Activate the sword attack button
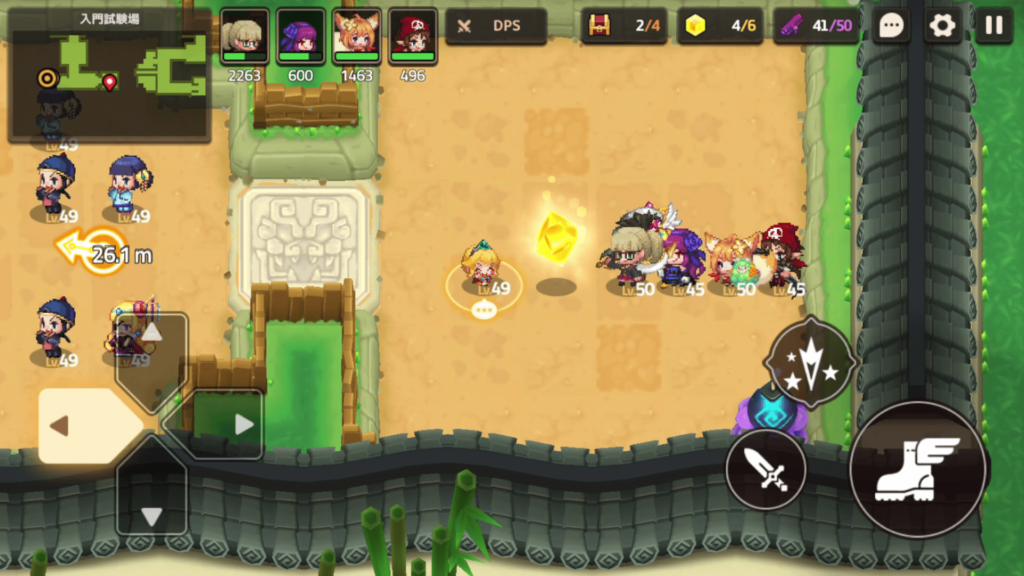This screenshot has width=1024, height=576. click(x=766, y=469)
